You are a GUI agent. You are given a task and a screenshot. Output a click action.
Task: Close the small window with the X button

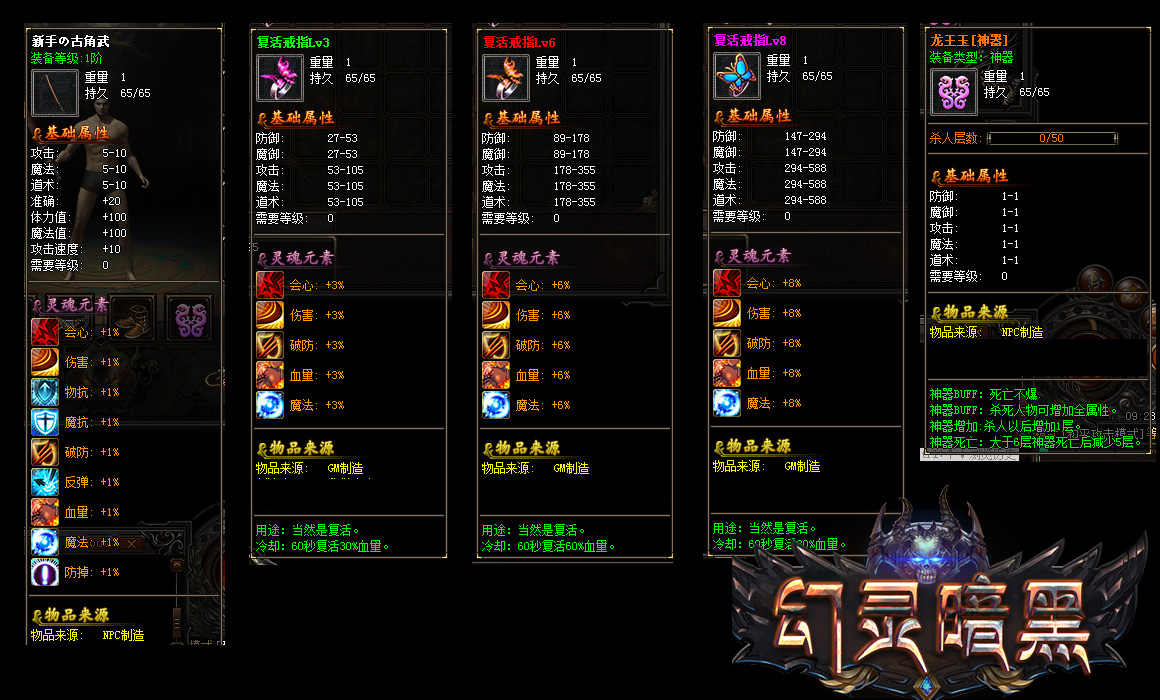[131, 543]
